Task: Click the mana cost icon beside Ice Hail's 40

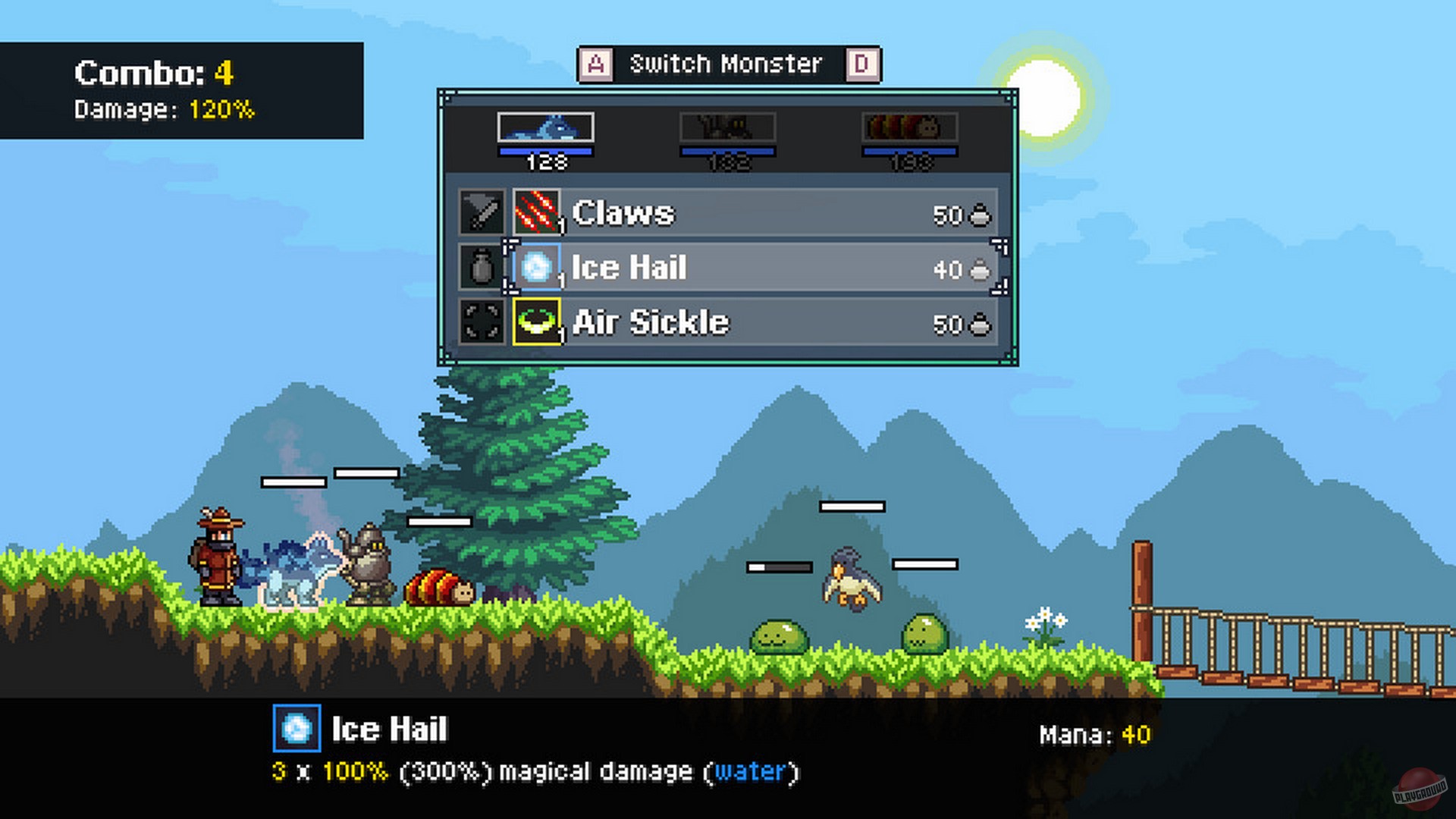Action: coord(978,268)
